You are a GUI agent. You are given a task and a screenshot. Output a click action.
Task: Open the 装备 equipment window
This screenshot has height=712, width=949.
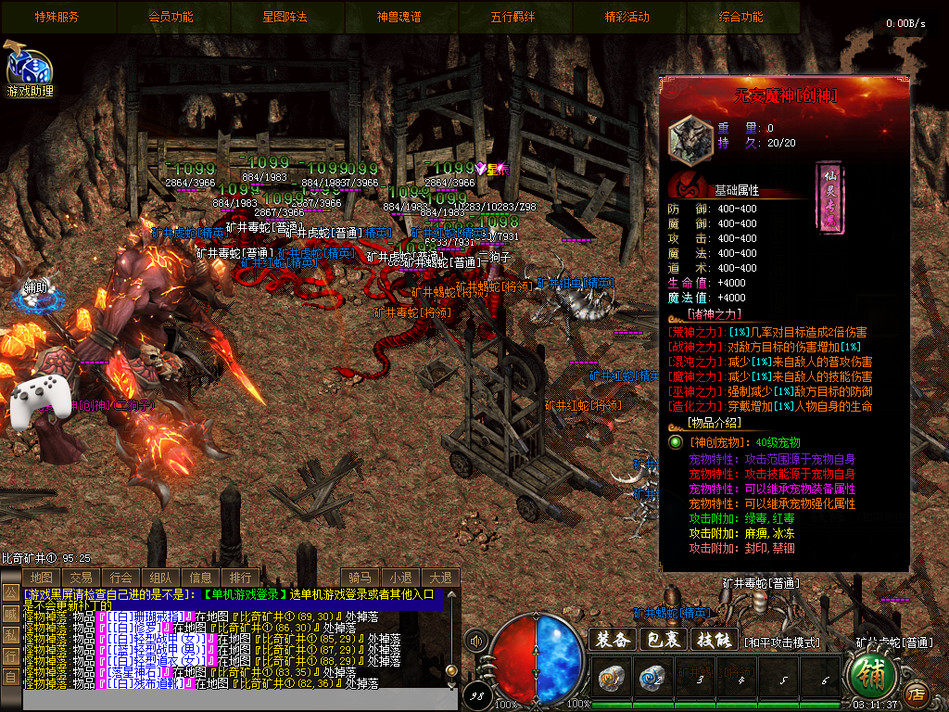(612, 639)
